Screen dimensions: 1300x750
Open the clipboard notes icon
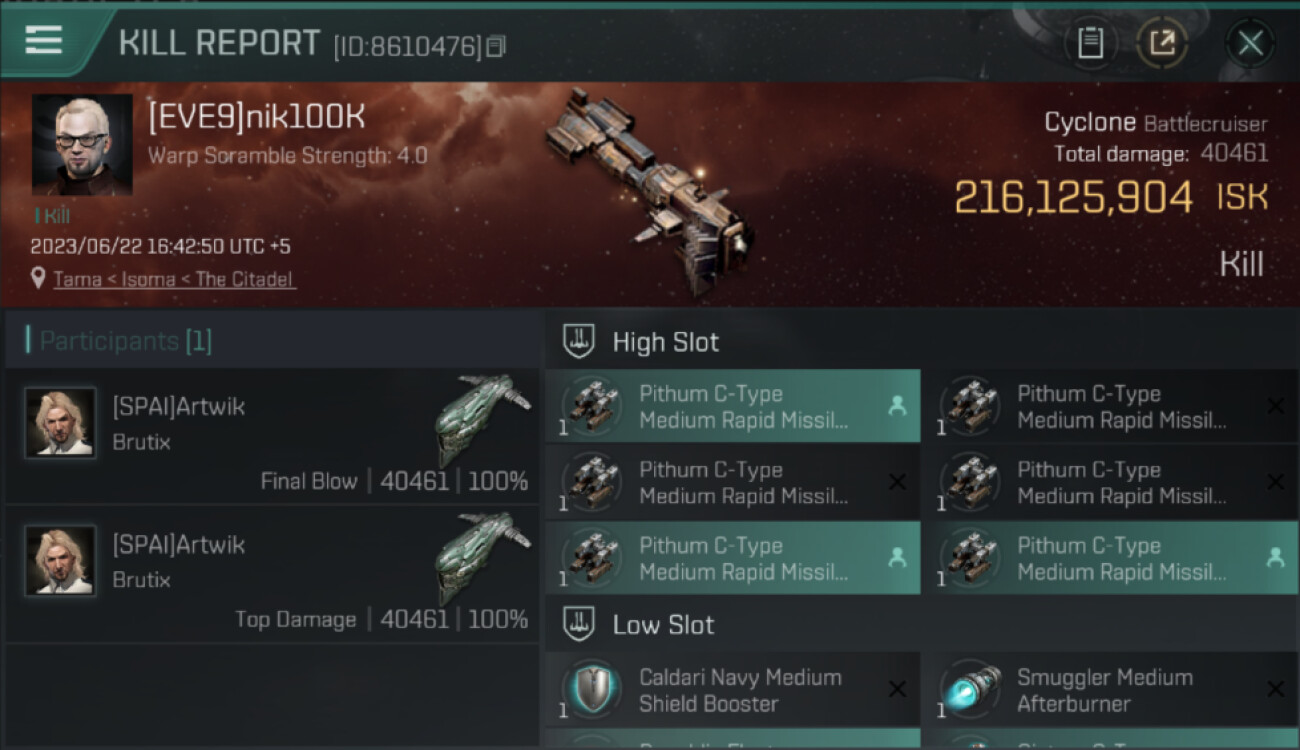click(1090, 43)
